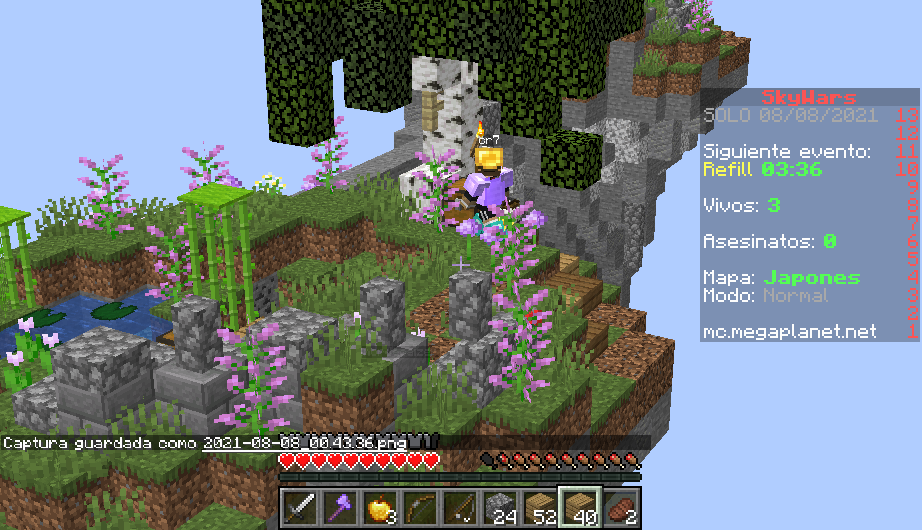Select the cobblestone stack of 24
The height and width of the screenshot is (530, 922).
[x=499, y=508]
